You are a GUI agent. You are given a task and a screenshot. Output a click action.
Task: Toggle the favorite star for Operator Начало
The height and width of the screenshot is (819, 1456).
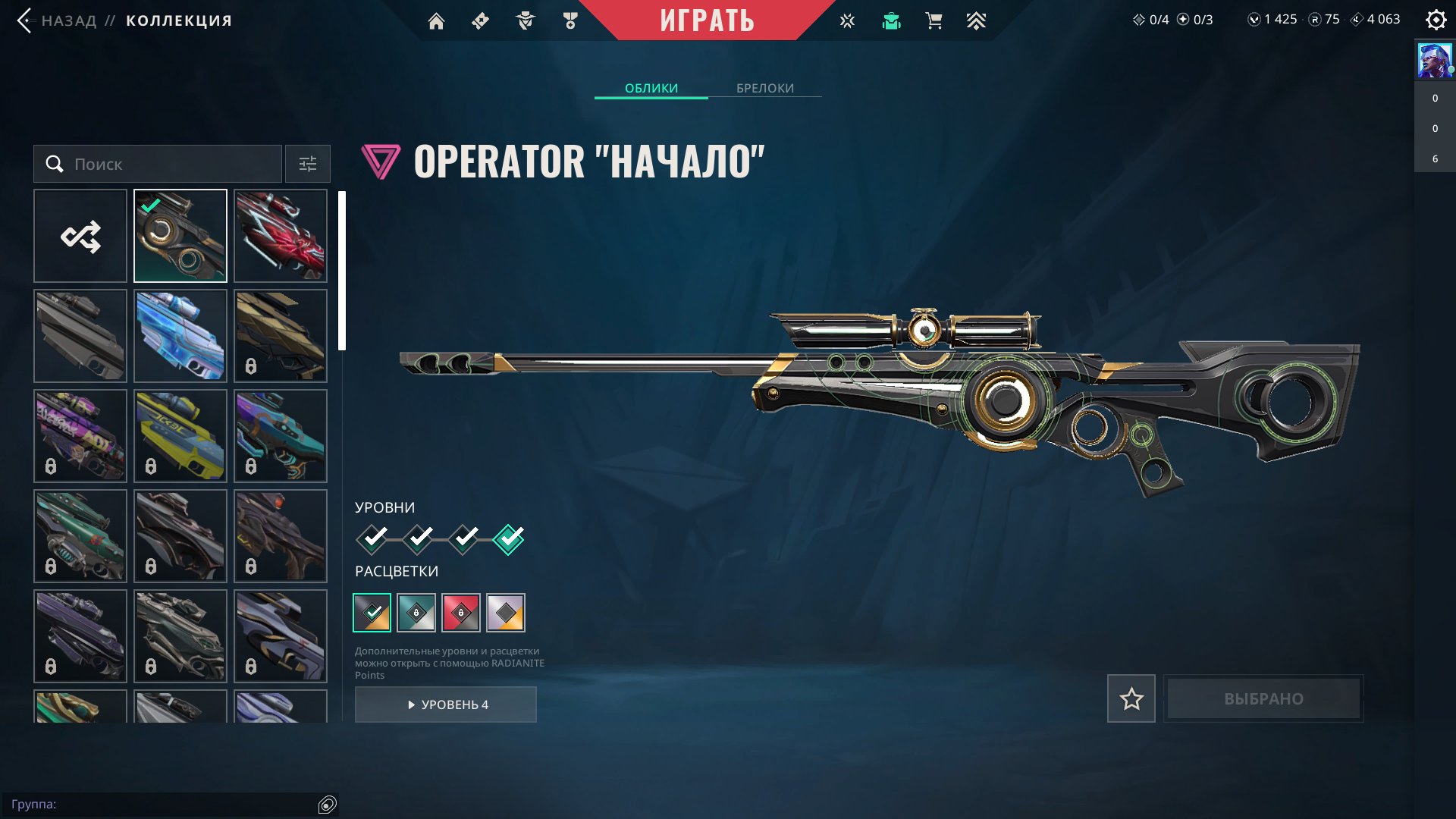(x=1131, y=698)
